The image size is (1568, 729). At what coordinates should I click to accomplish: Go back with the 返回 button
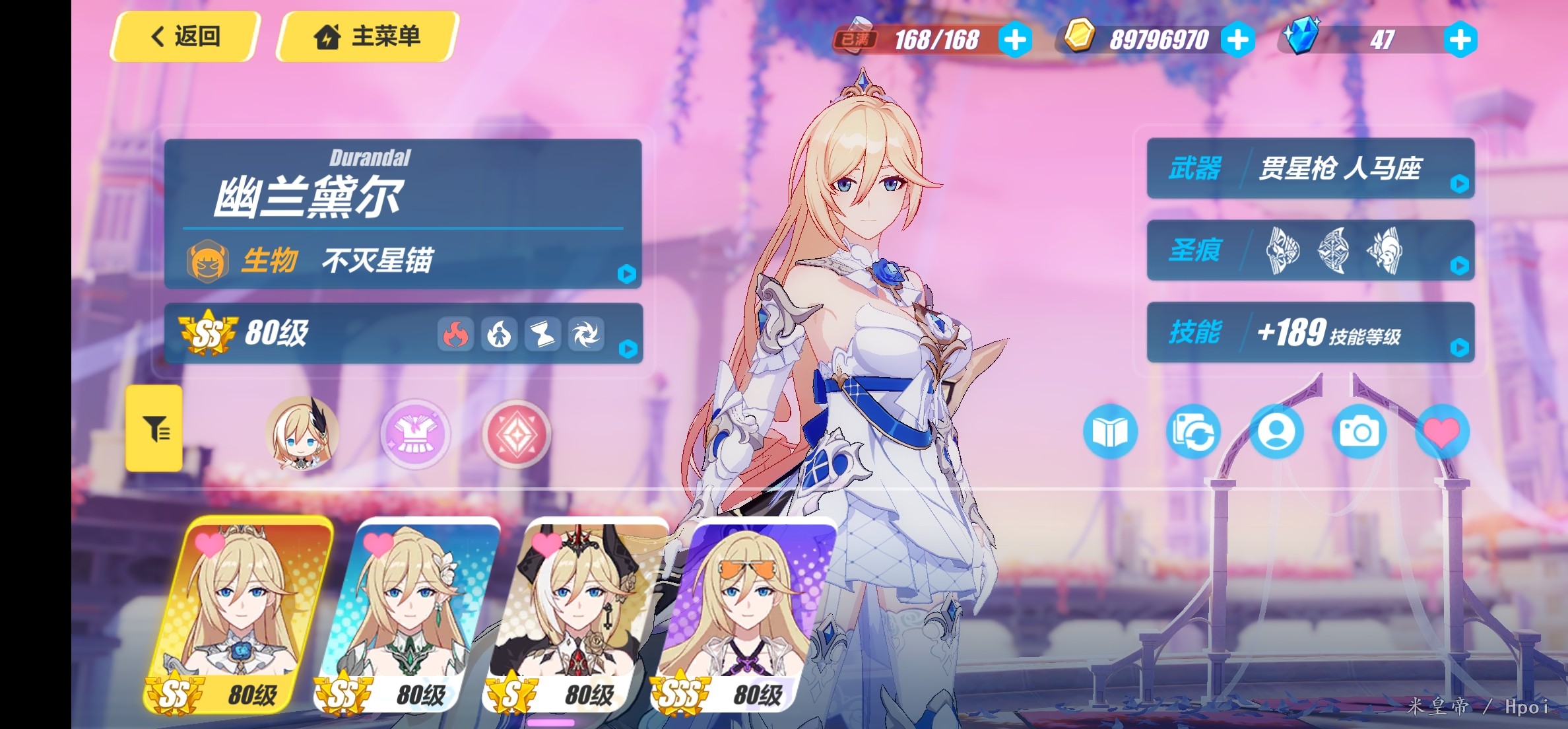185,36
